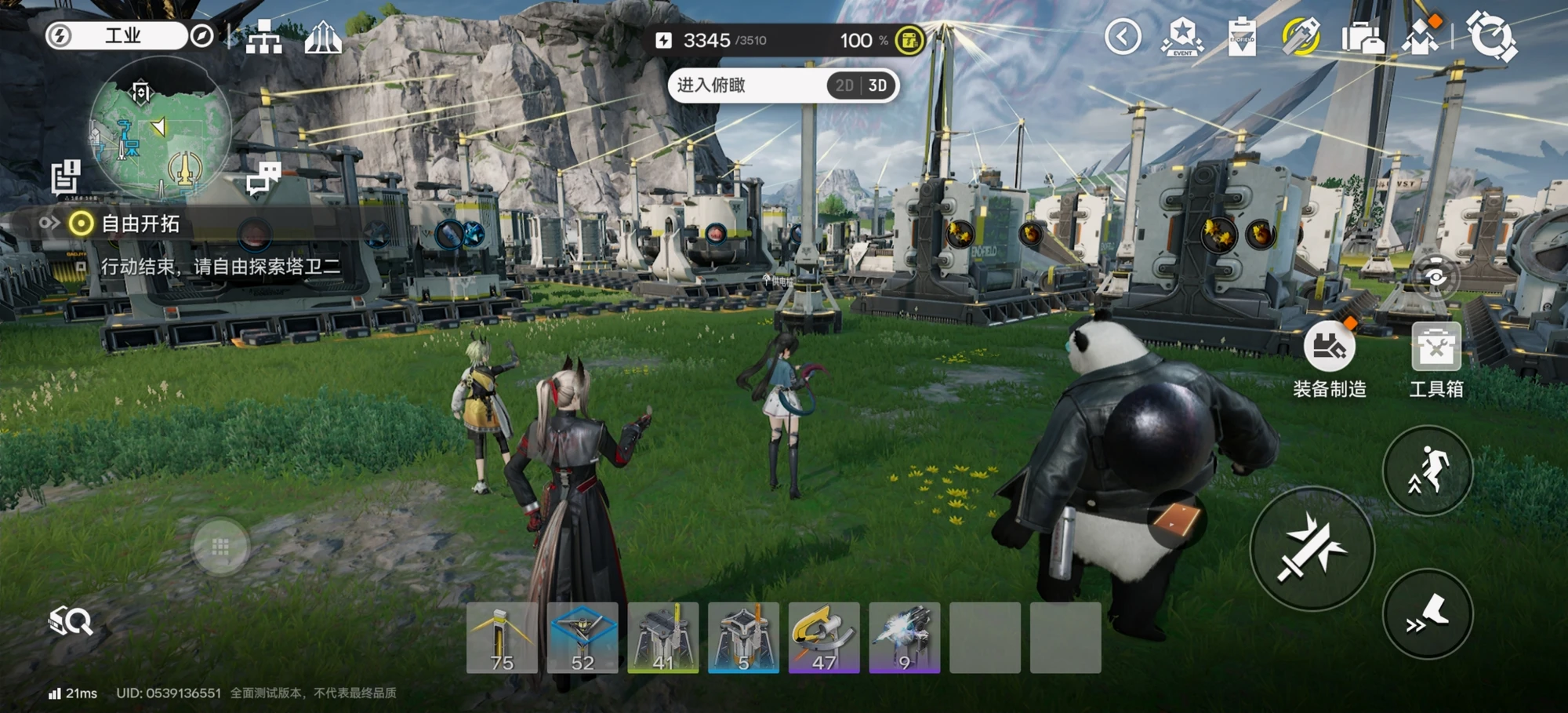Viewport: 1568px width, 713px height.
Task: Open 装备制造 equipment crafting
Action: (x=1329, y=347)
